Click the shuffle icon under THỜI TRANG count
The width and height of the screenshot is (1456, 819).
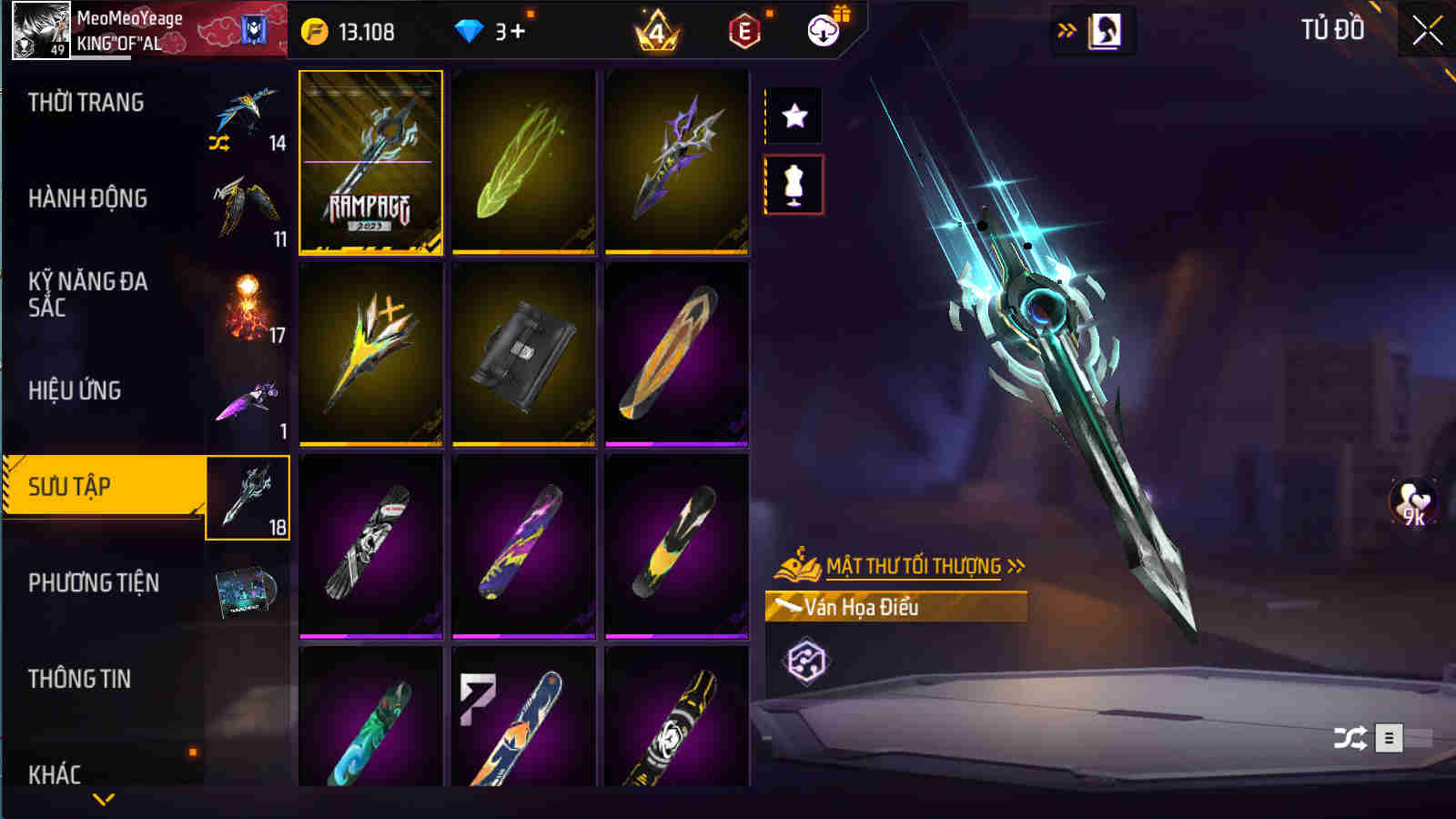[217, 144]
